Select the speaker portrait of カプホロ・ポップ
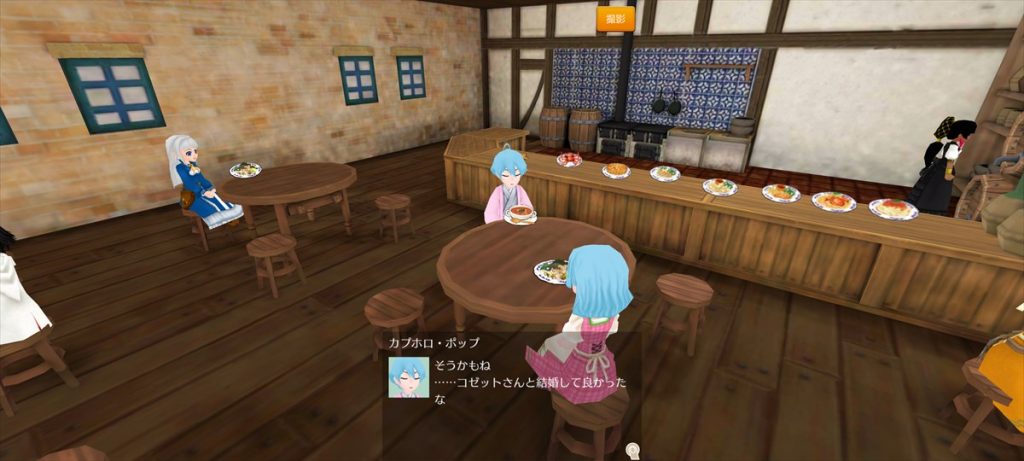This screenshot has width=1024, height=461. tap(408, 377)
